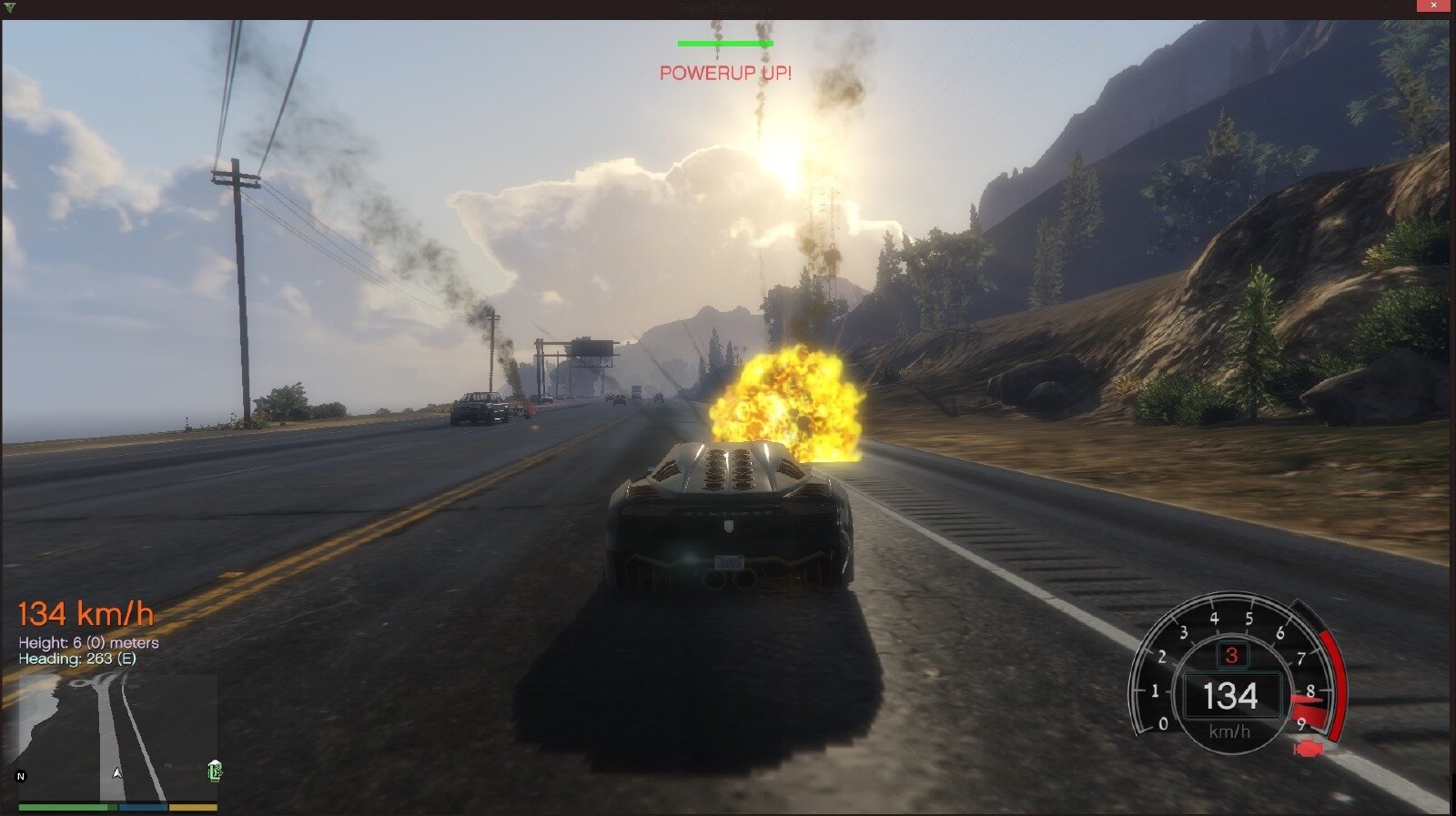Close the Grand Theft Auto V window
This screenshot has width=1456, height=816.
point(1432,6)
